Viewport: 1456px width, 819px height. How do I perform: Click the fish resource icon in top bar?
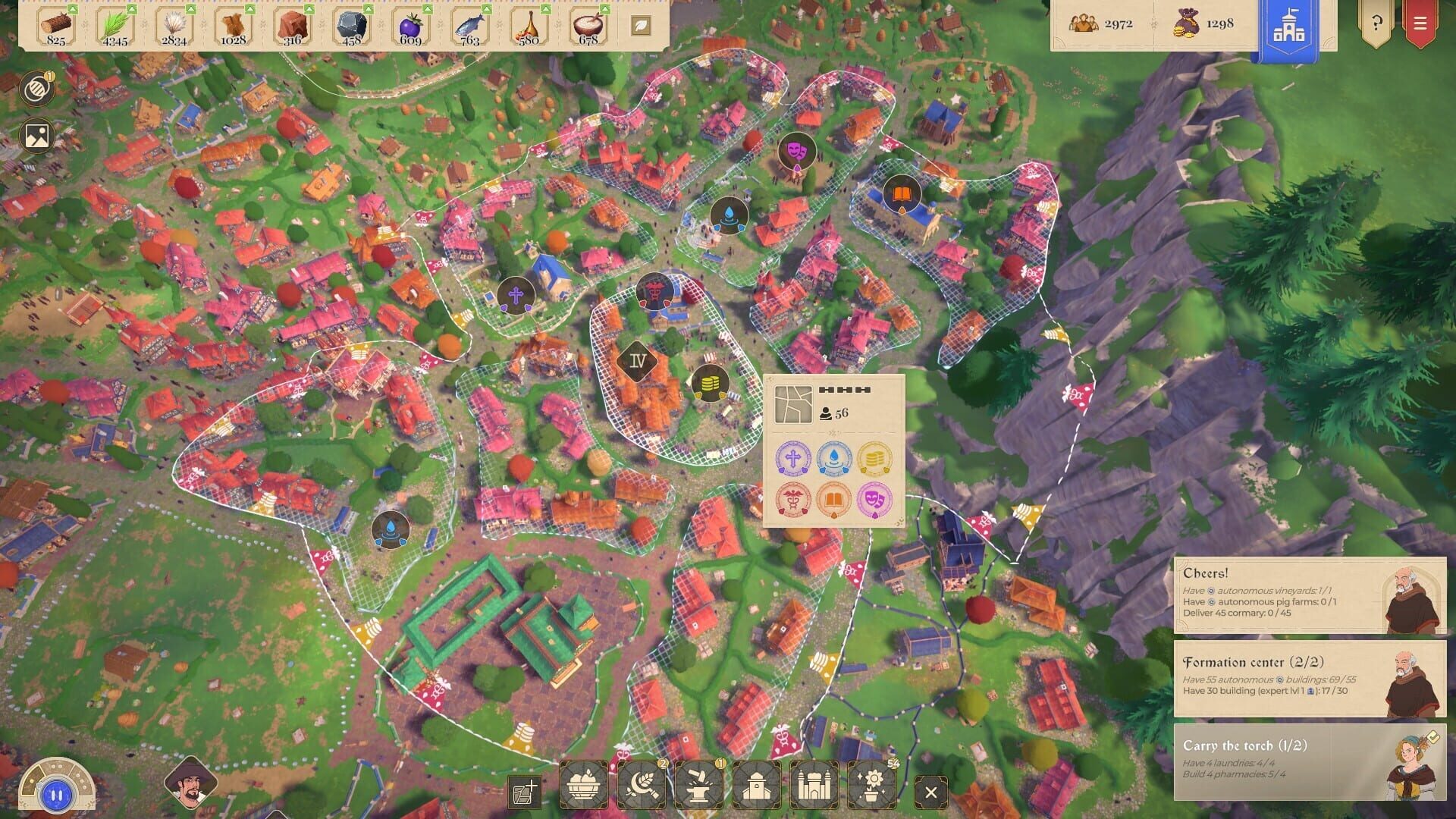(x=469, y=23)
